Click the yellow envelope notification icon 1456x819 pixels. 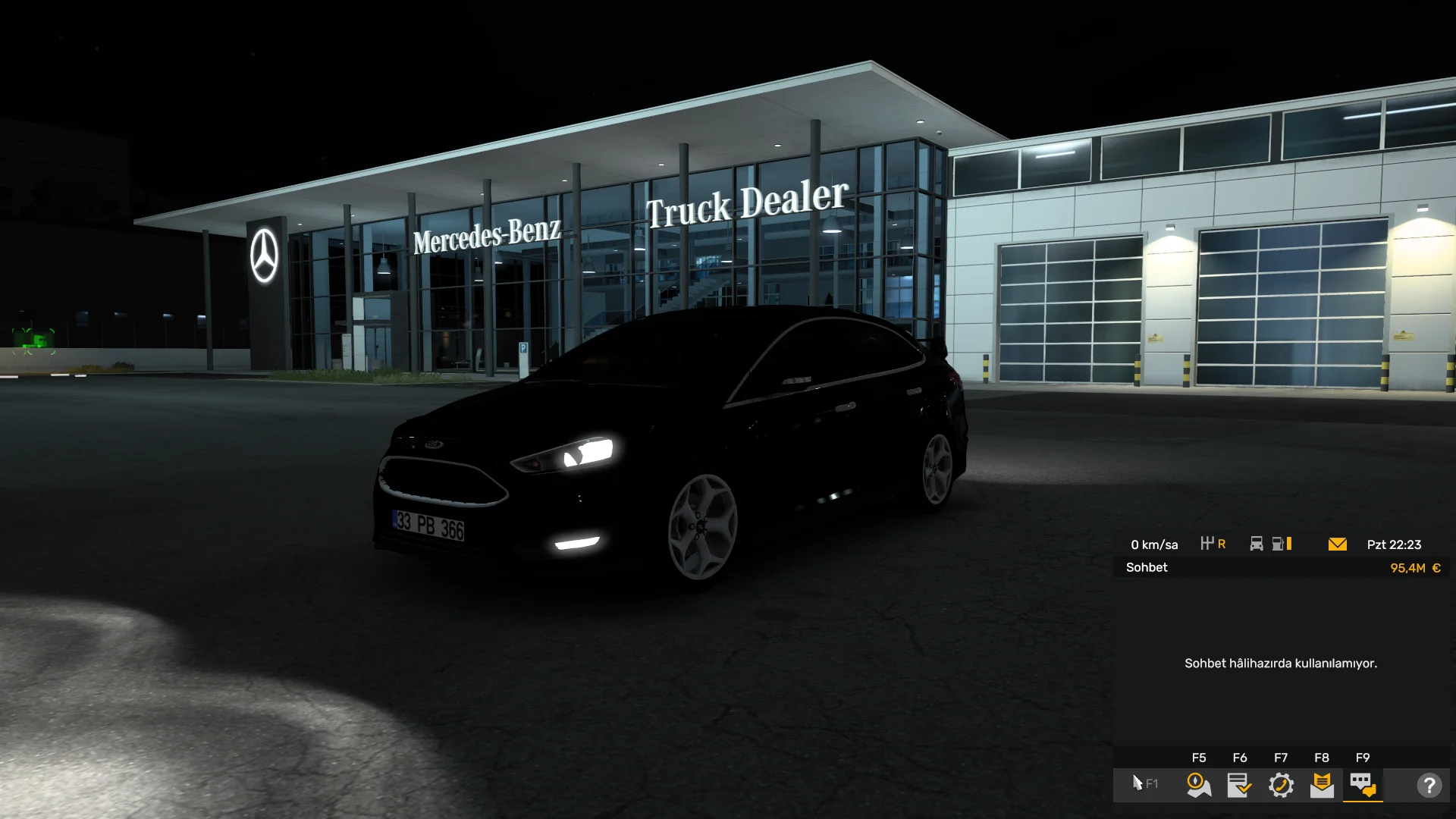click(x=1338, y=544)
